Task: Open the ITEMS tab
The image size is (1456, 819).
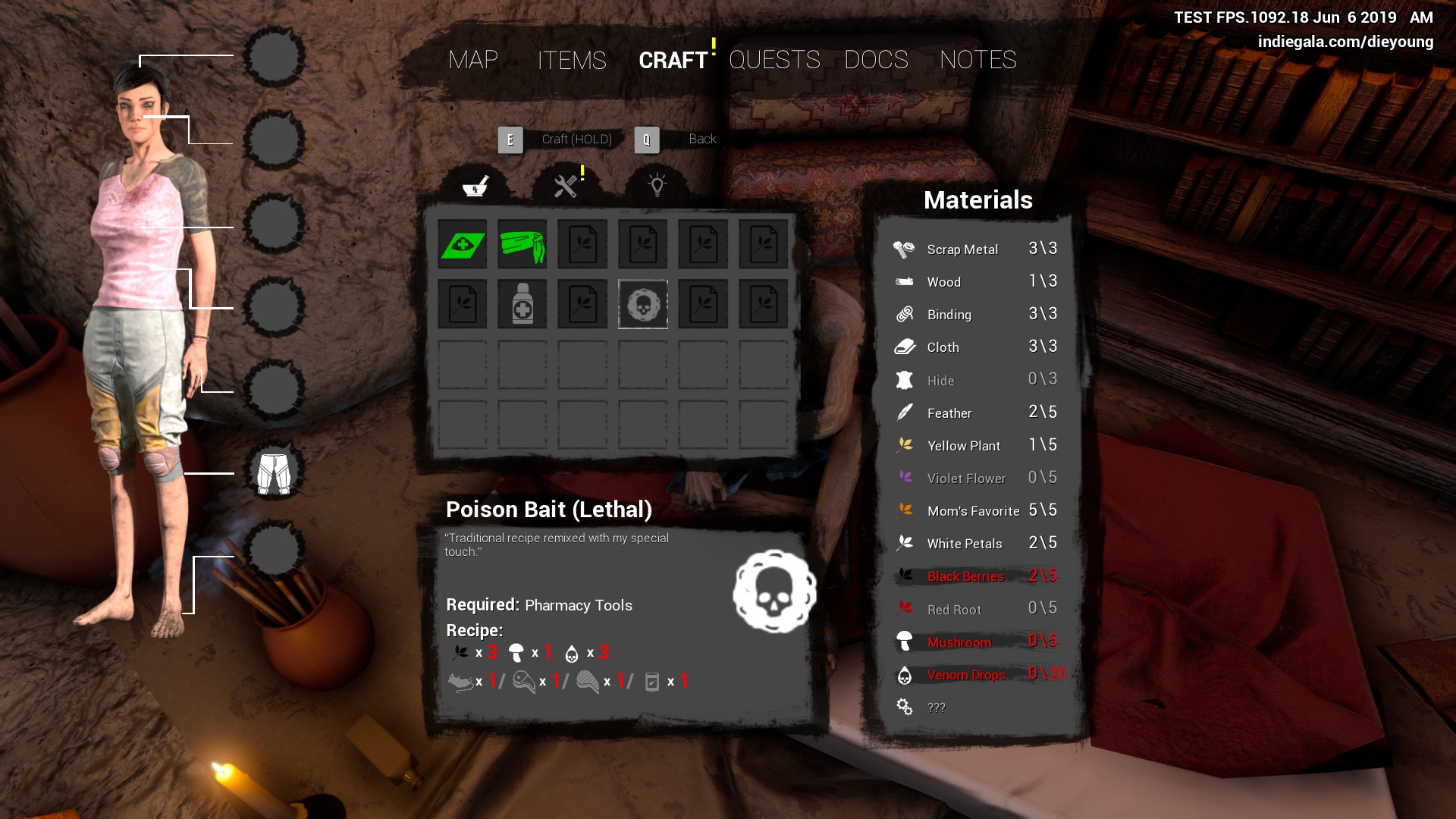Action: (x=572, y=60)
